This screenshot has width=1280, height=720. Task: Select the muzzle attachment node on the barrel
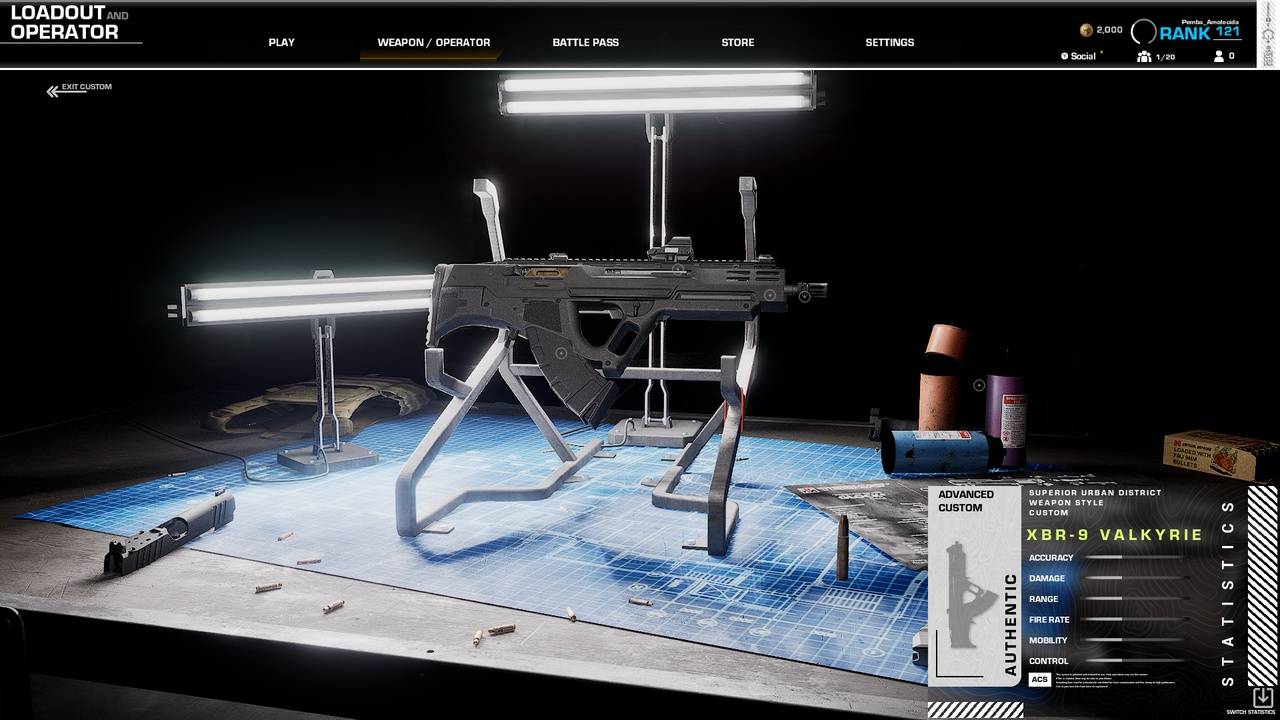pos(804,296)
